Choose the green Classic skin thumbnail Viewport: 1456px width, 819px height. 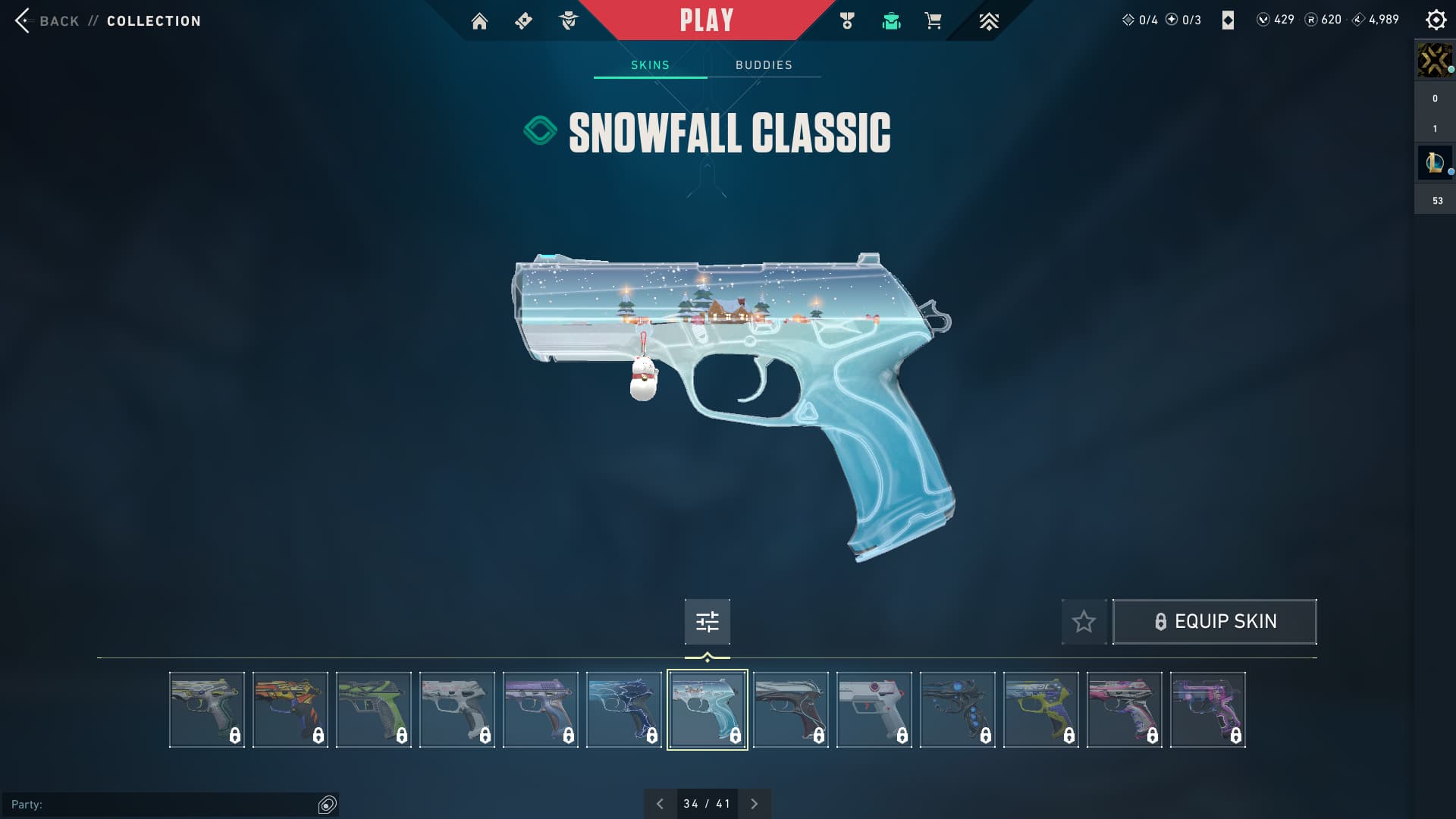[x=374, y=710]
